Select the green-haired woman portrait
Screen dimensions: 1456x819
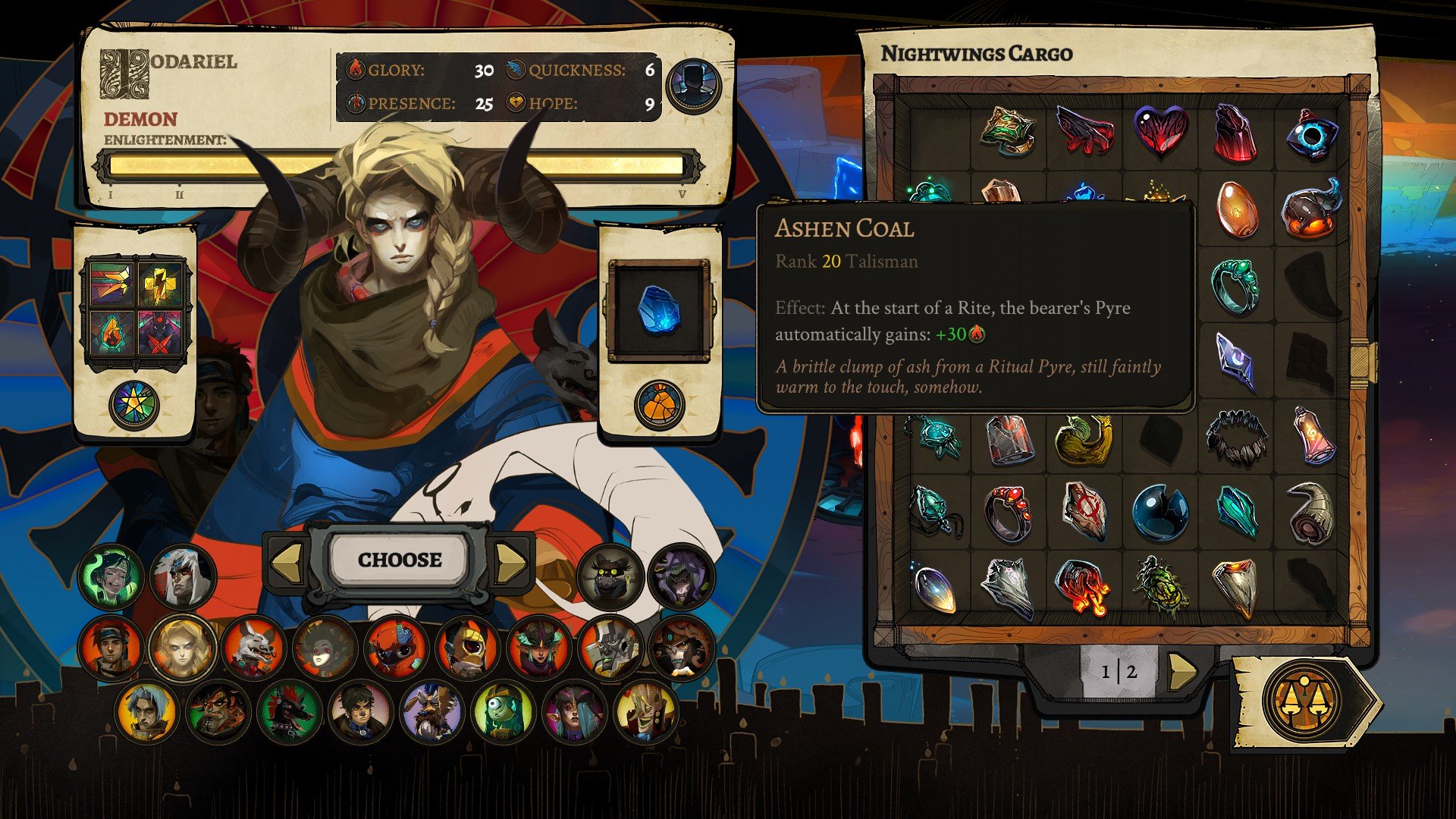point(111,577)
